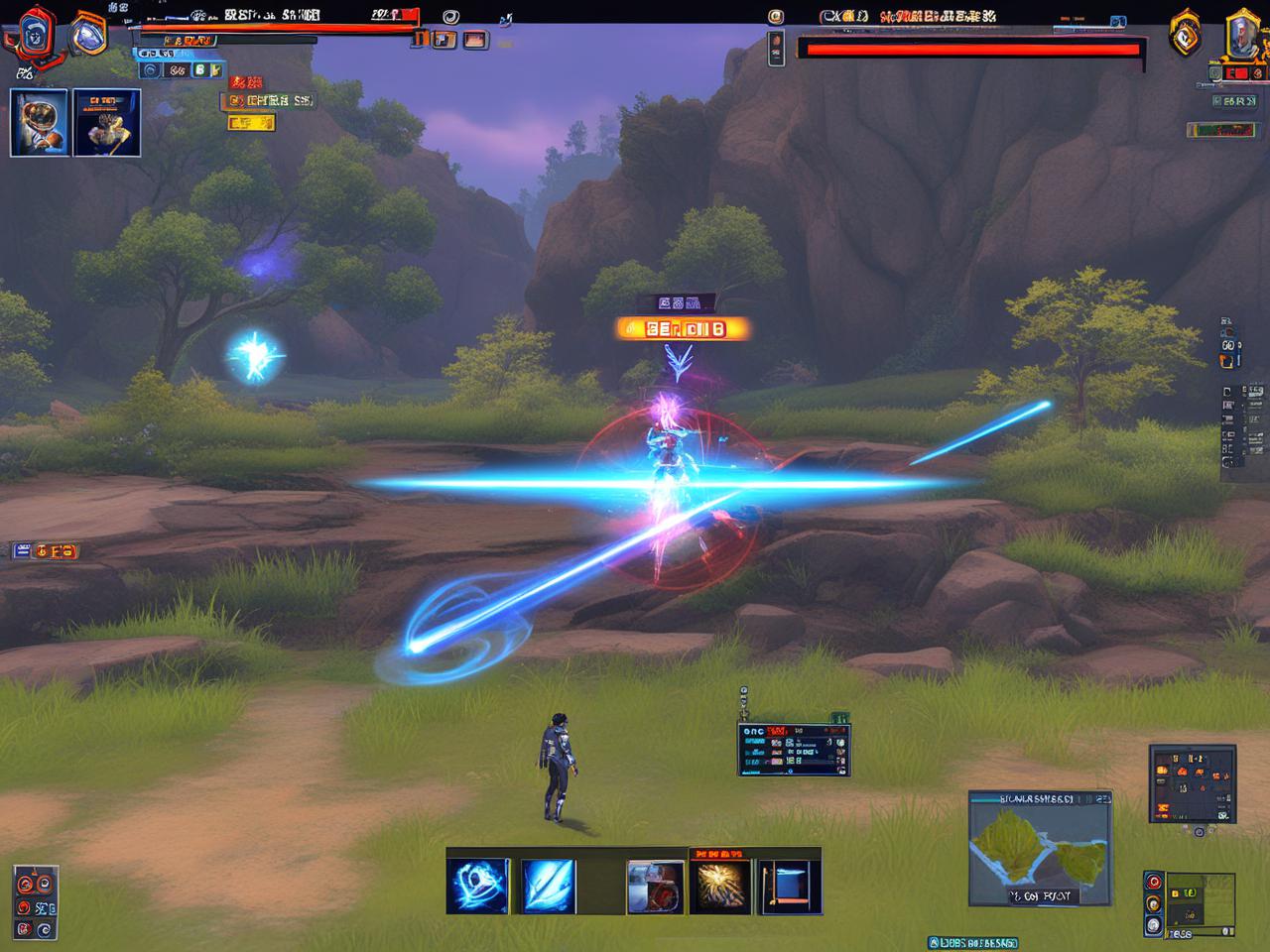Screen dimensions: 1270x952
Task: Click the red circle button beside the small green panel
Action: click(1153, 882)
